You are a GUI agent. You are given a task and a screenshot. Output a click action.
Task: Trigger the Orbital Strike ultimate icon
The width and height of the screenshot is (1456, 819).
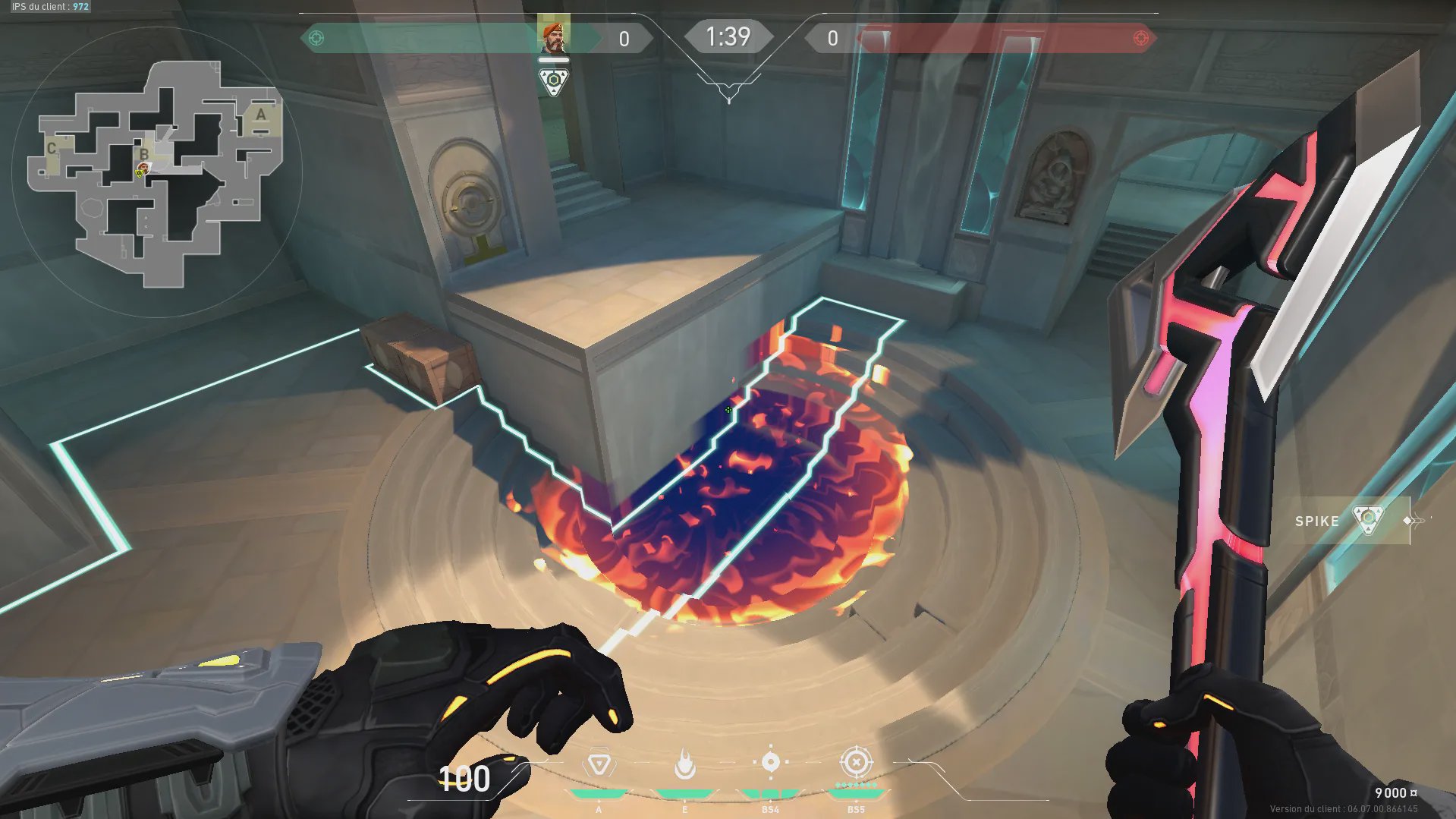pos(856,762)
